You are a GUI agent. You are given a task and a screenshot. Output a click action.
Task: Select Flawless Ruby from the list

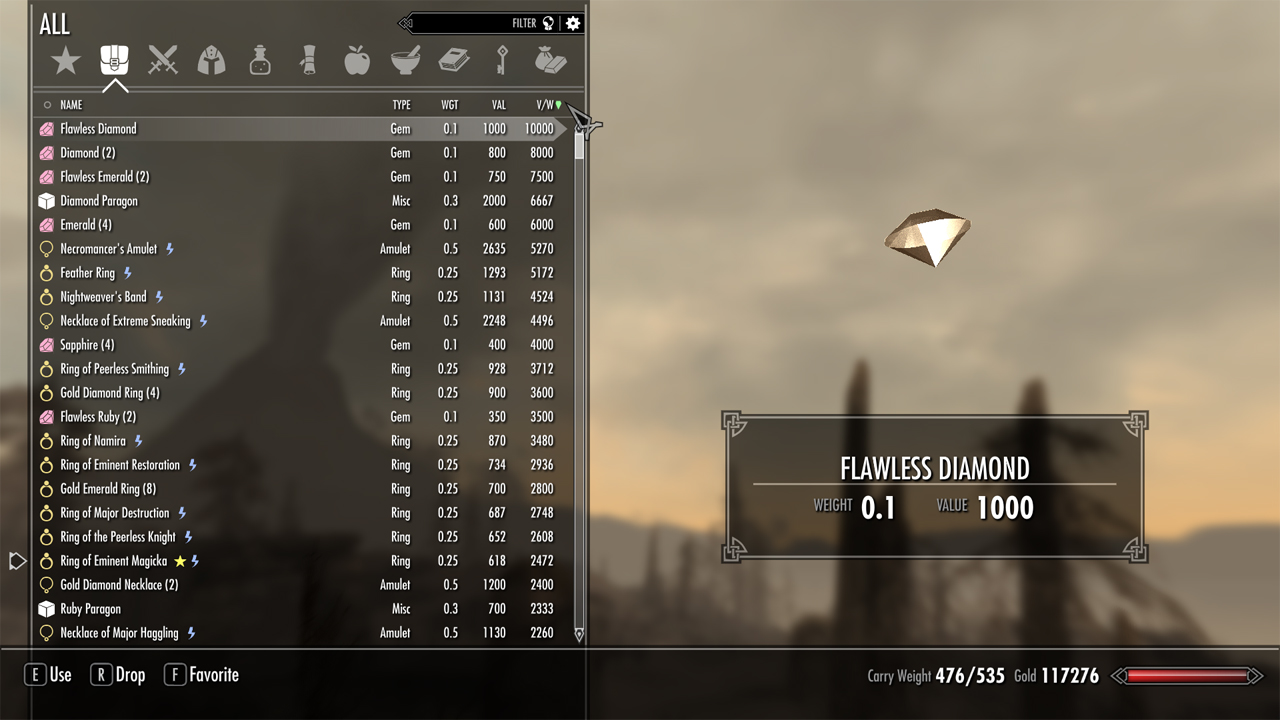[98, 417]
